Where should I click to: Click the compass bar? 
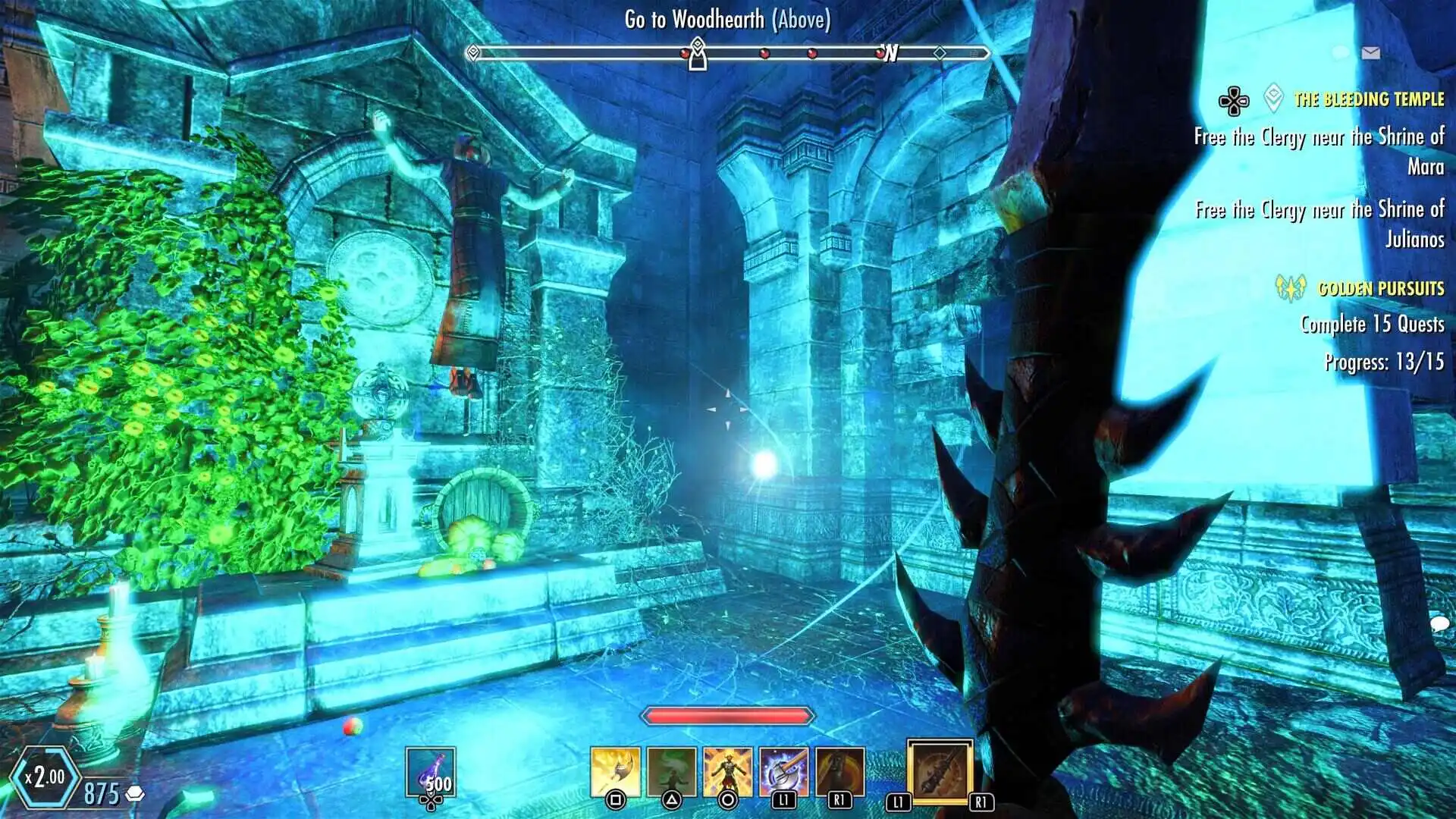coord(728,53)
